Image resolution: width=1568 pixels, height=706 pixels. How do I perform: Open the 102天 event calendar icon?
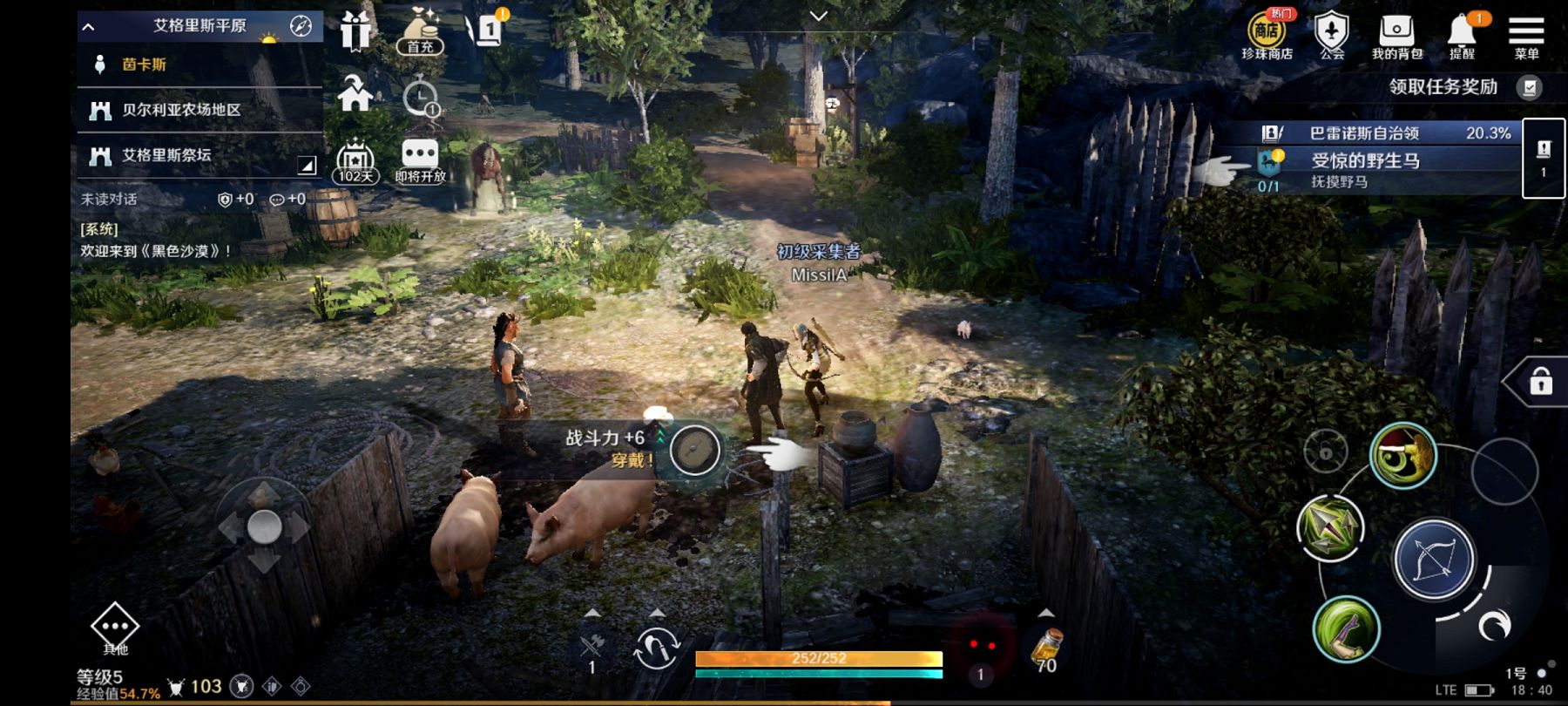(x=355, y=162)
